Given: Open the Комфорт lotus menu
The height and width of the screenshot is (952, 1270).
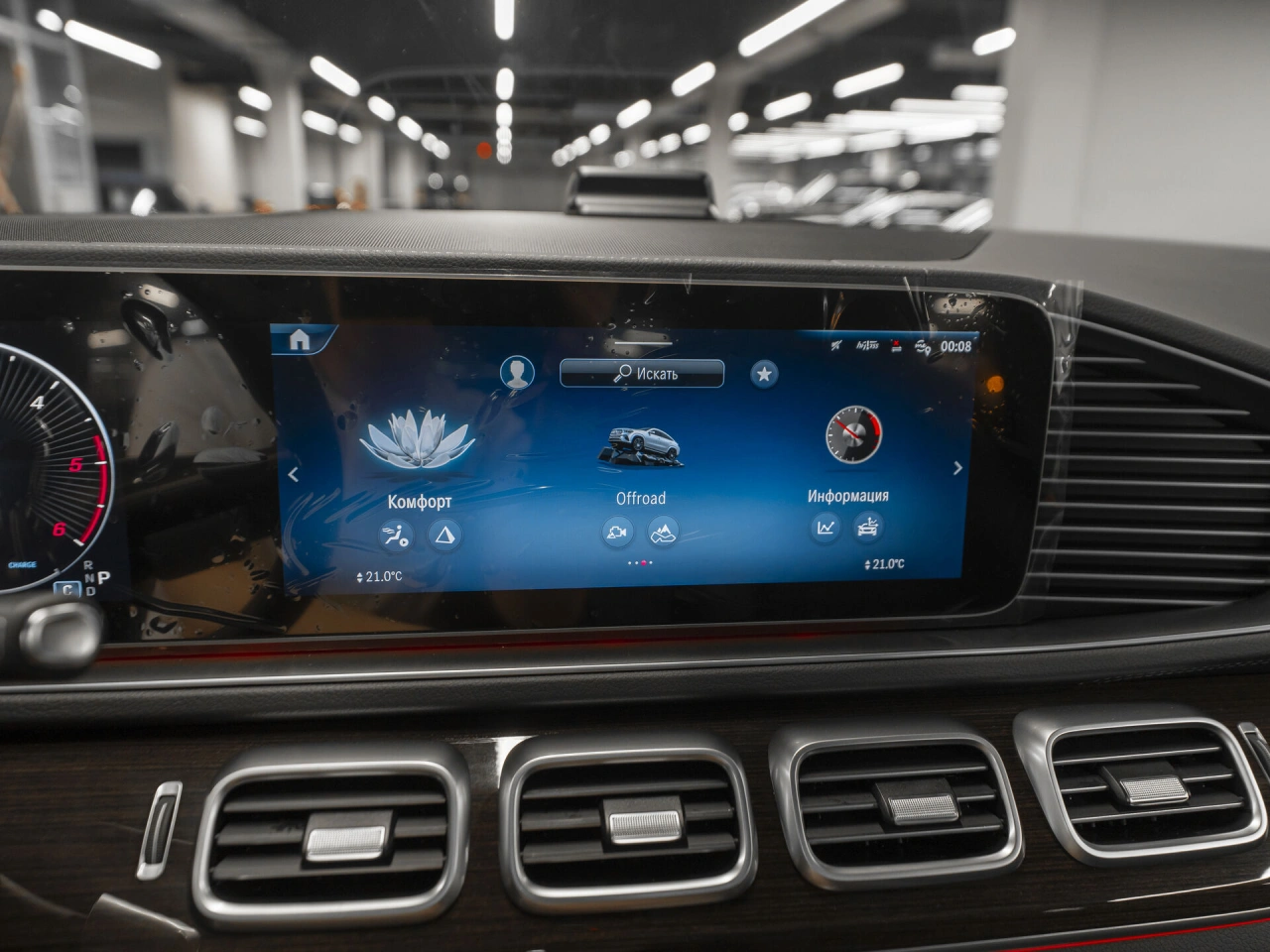Looking at the screenshot, I should click(x=420, y=444).
